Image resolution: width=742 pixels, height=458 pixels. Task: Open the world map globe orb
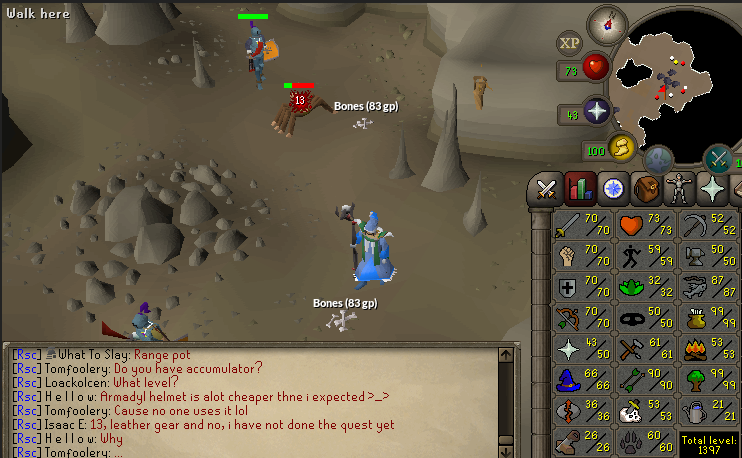tap(658, 159)
